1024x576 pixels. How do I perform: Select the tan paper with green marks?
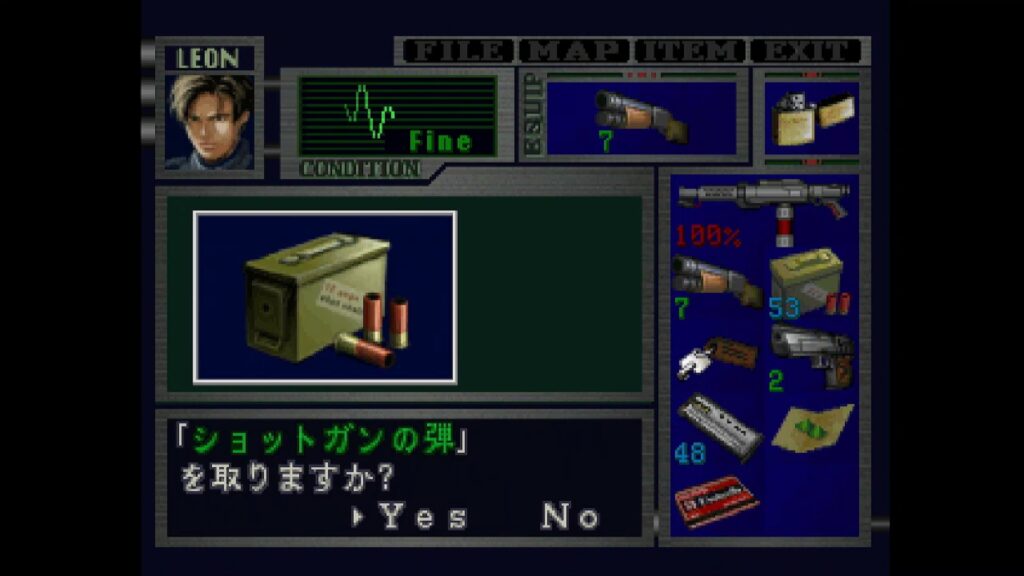coord(812,427)
